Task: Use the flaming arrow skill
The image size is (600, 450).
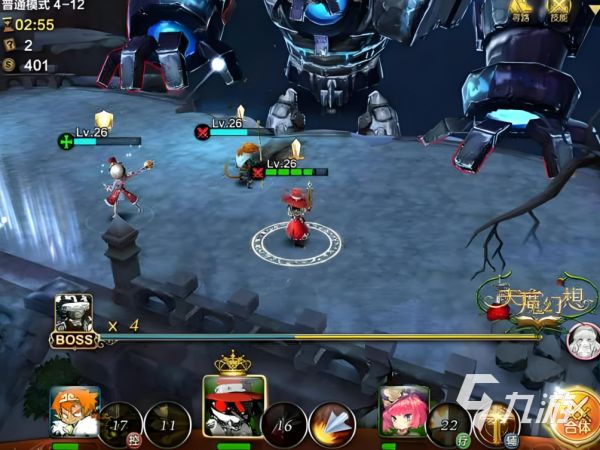Action: (x=332, y=424)
